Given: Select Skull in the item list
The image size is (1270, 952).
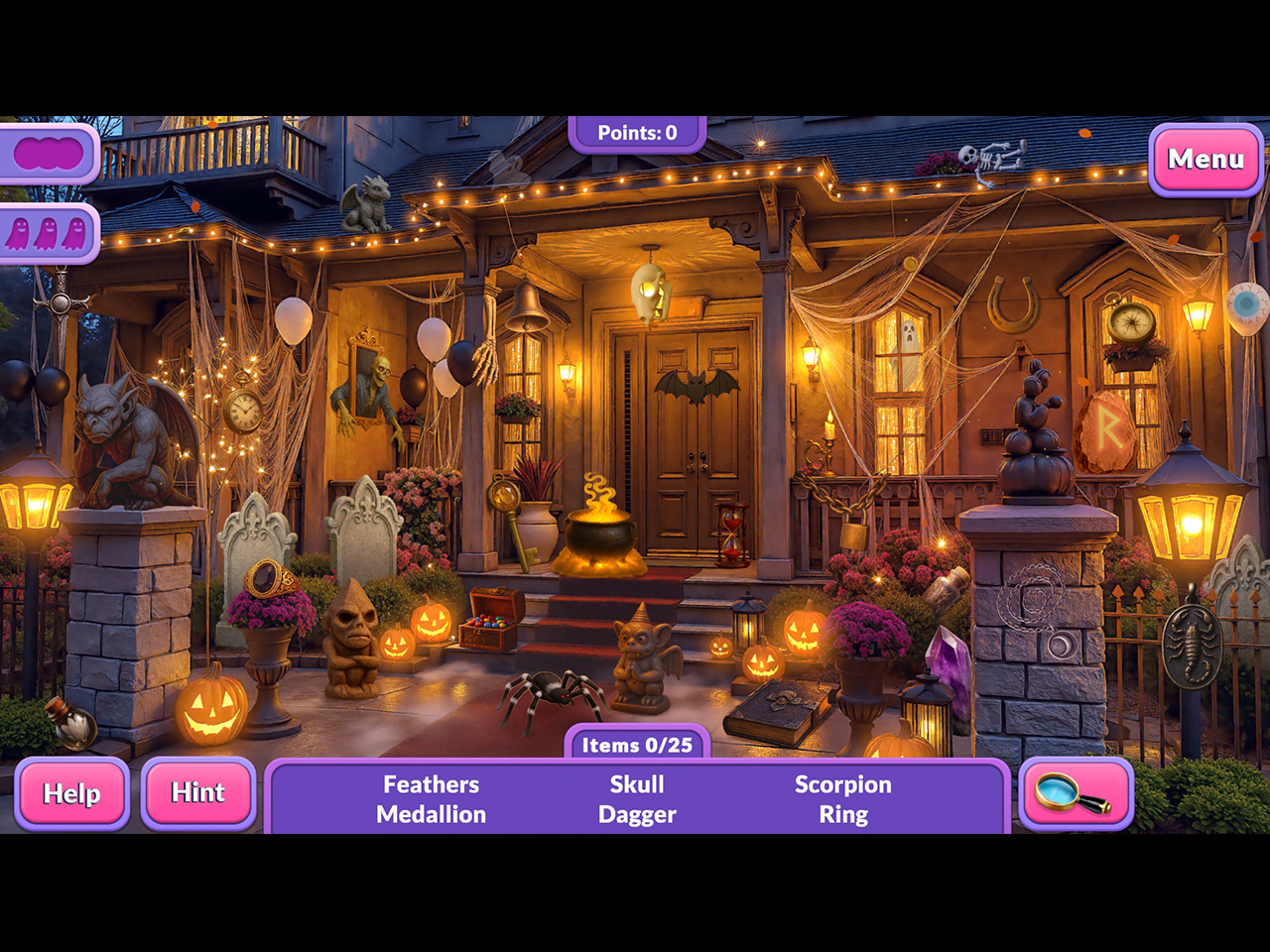Looking at the screenshot, I should tap(637, 784).
